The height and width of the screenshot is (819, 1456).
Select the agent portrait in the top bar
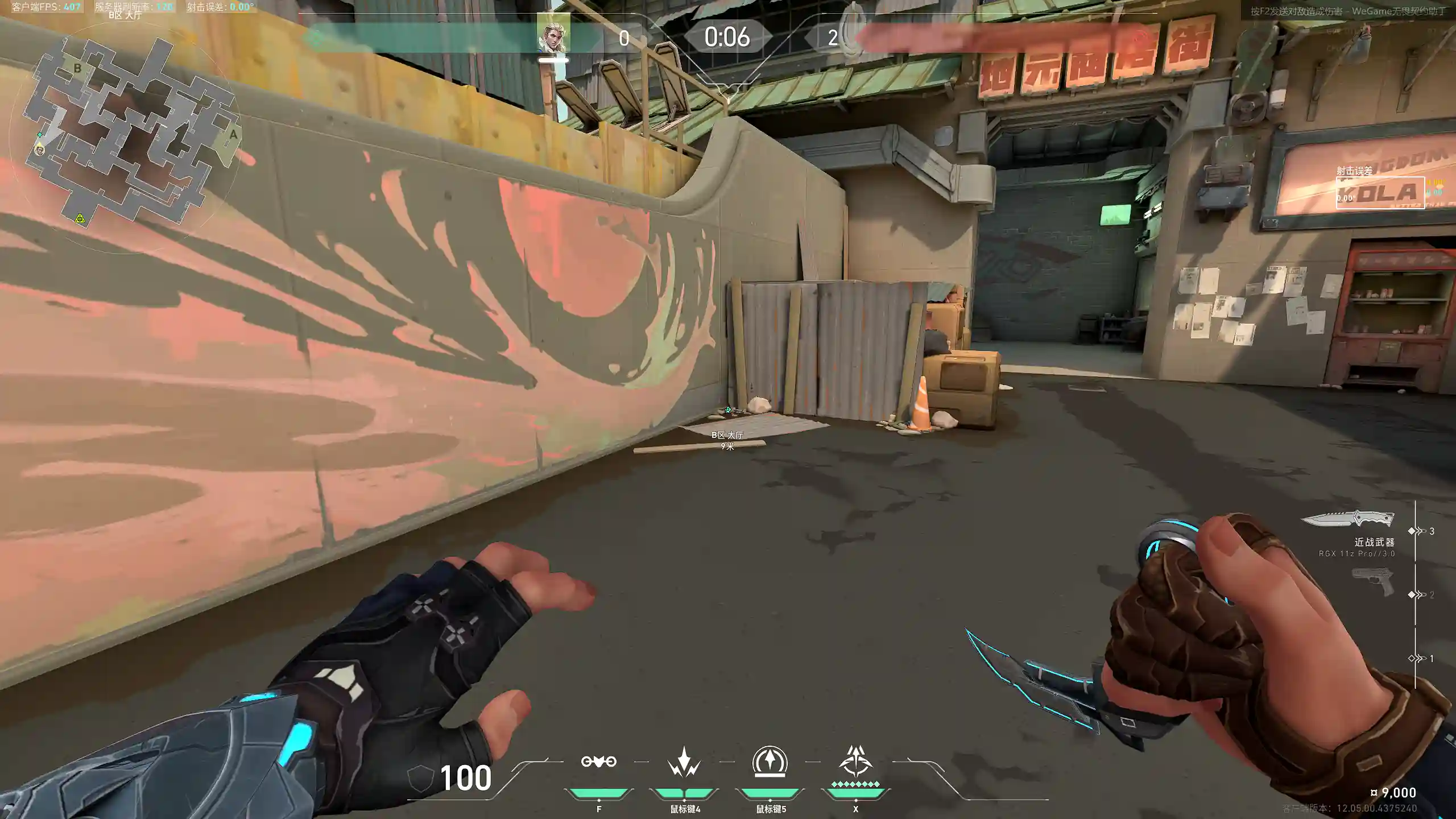[553, 36]
